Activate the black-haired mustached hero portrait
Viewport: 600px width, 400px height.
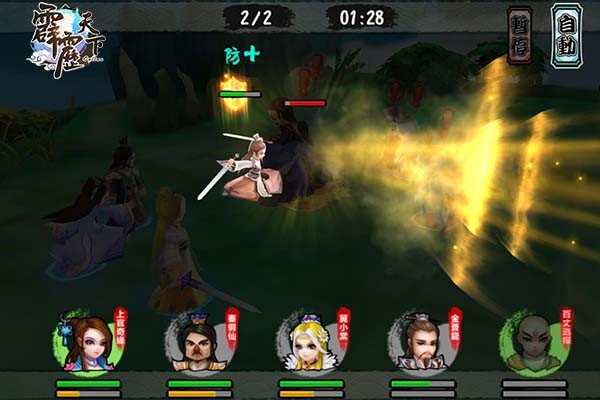click(196, 343)
